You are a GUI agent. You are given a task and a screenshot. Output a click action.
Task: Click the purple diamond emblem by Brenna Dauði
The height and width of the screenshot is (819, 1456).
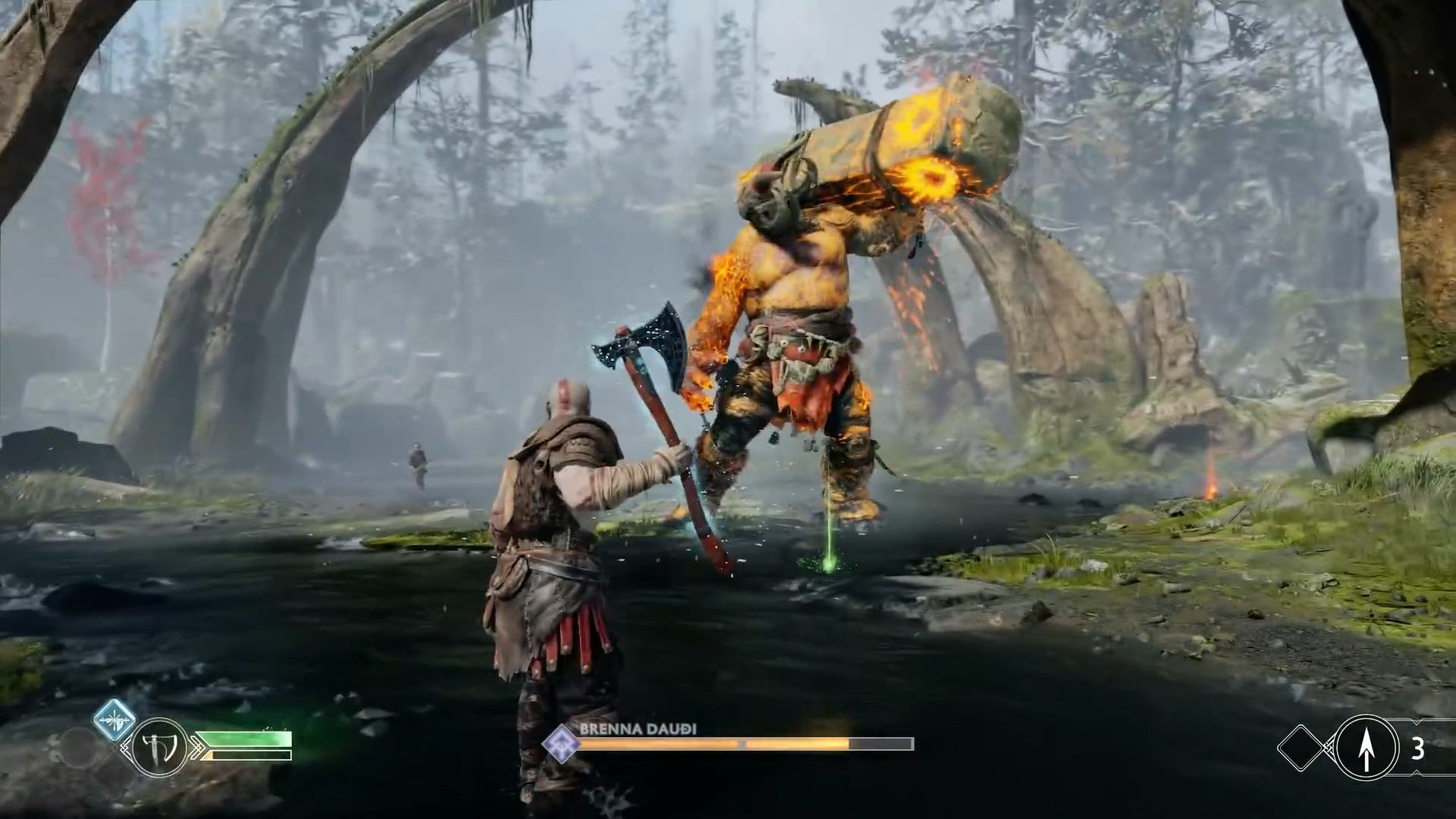(560, 743)
